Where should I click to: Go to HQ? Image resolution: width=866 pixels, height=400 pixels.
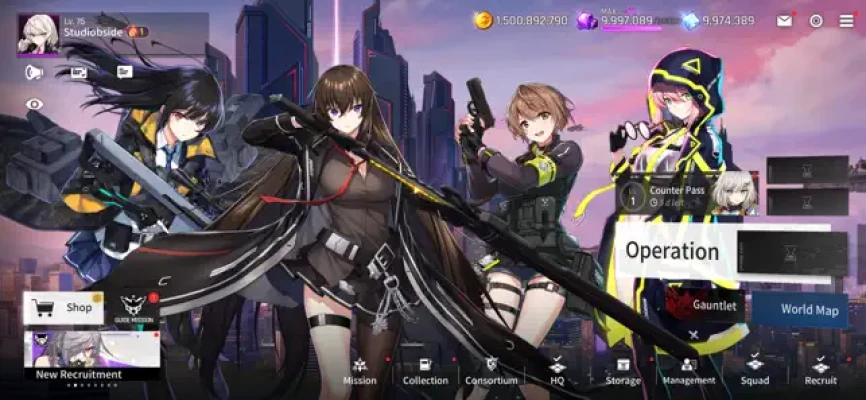pos(558,371)
